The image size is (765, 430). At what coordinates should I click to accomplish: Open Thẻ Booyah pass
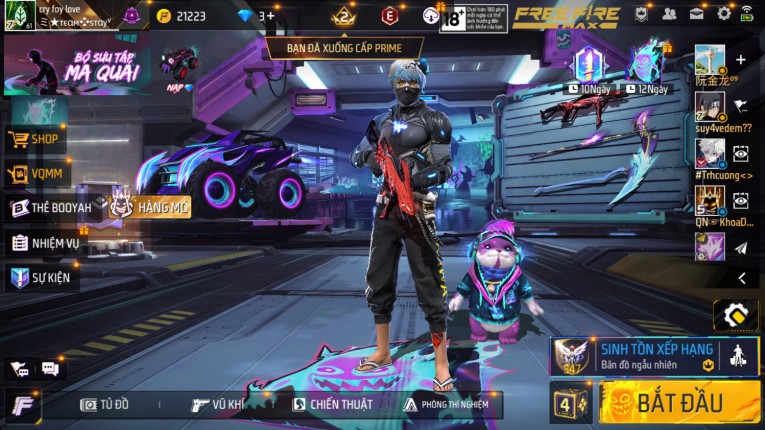coord(50,208)
